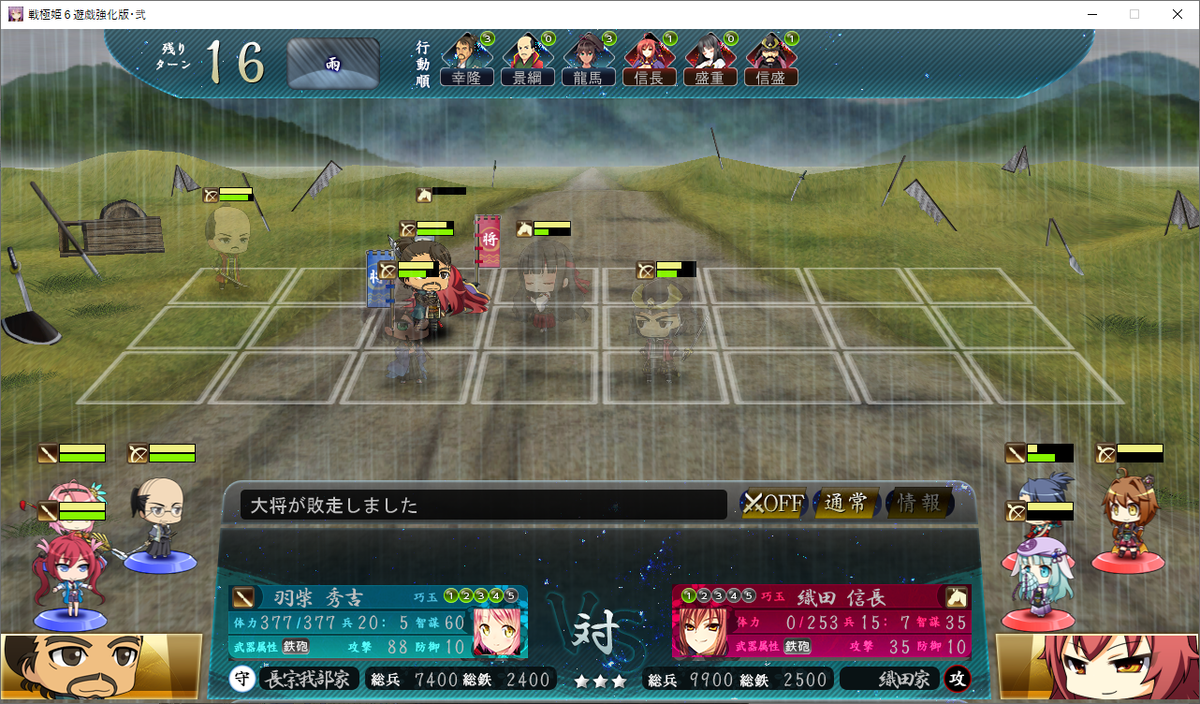Minimize the game window
Viewport: 1200px width, 704px height.
pyautogui.click(x=1087, y=14)
